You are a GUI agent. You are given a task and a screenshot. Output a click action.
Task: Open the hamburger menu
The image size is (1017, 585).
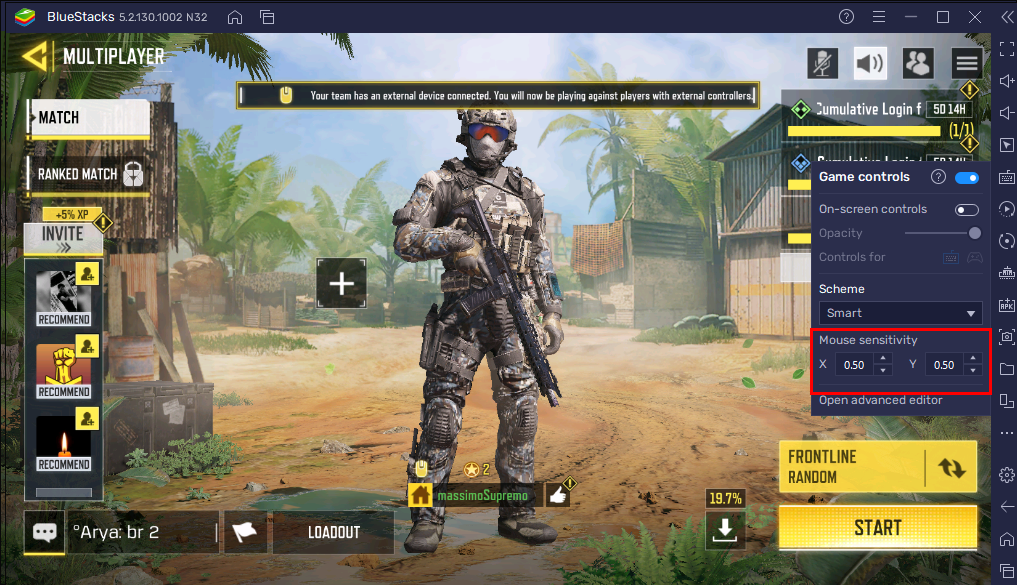tap(966, 64)
